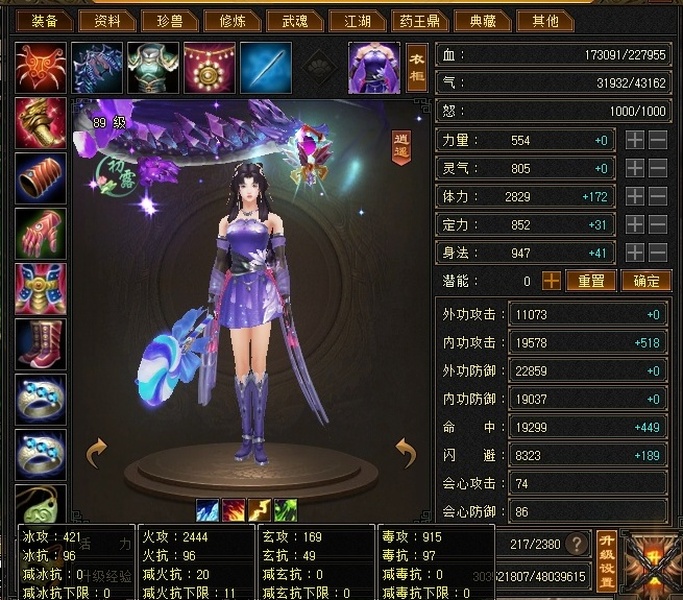
Task: Click the 重置 reset button
Action: pos(591,281)
